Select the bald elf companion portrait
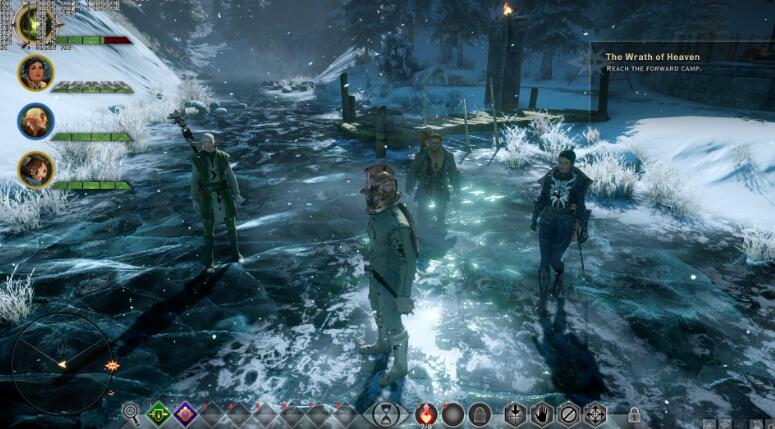The width and height of the screenshot is (775, 429). coord(35,120)
